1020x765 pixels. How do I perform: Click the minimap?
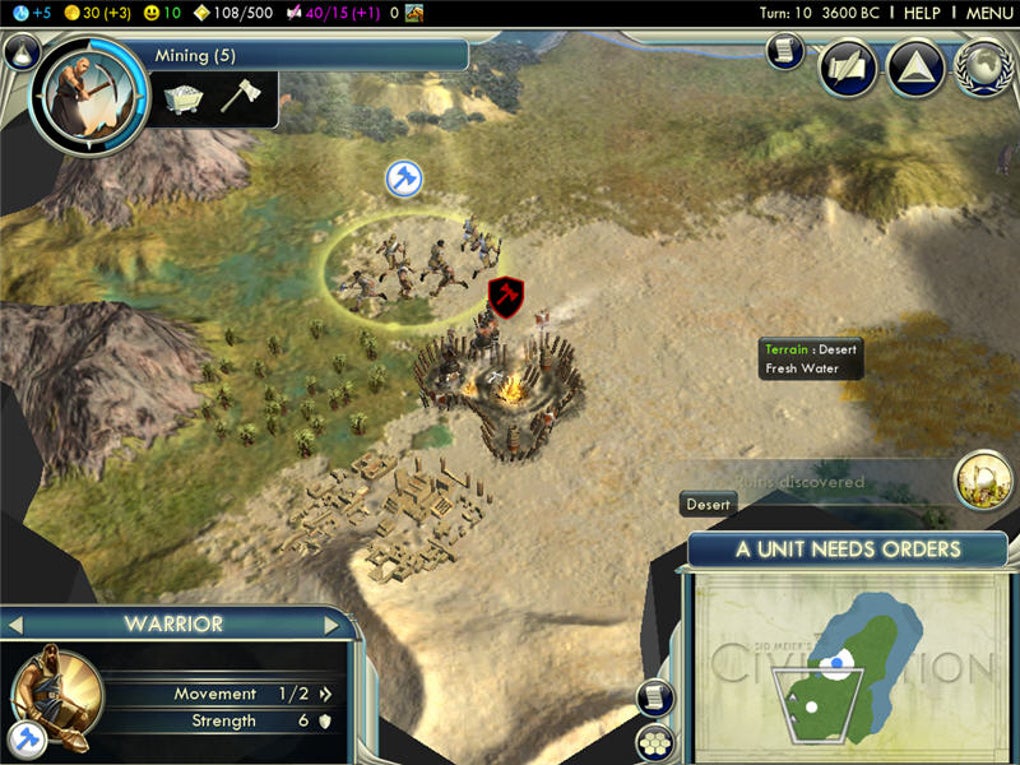[x=848, y=666]
